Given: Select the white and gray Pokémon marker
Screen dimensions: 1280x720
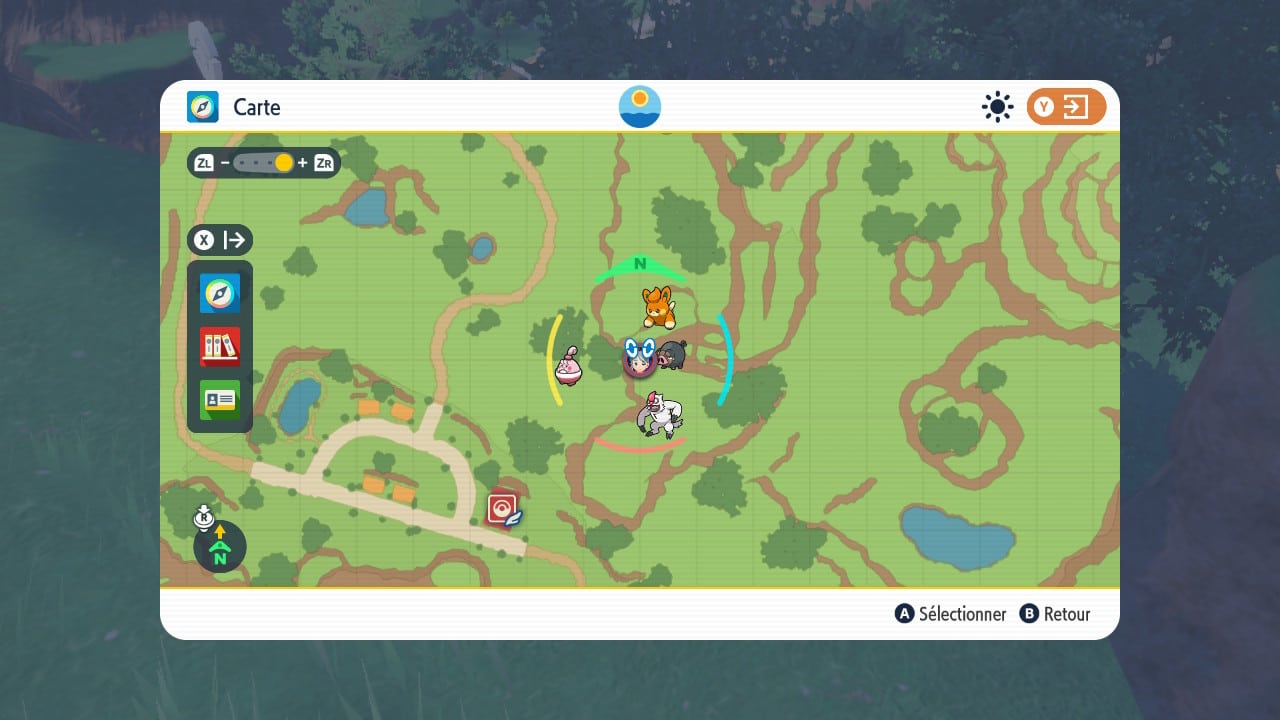Looking at the screenshot, I should (x=660, y=414).
